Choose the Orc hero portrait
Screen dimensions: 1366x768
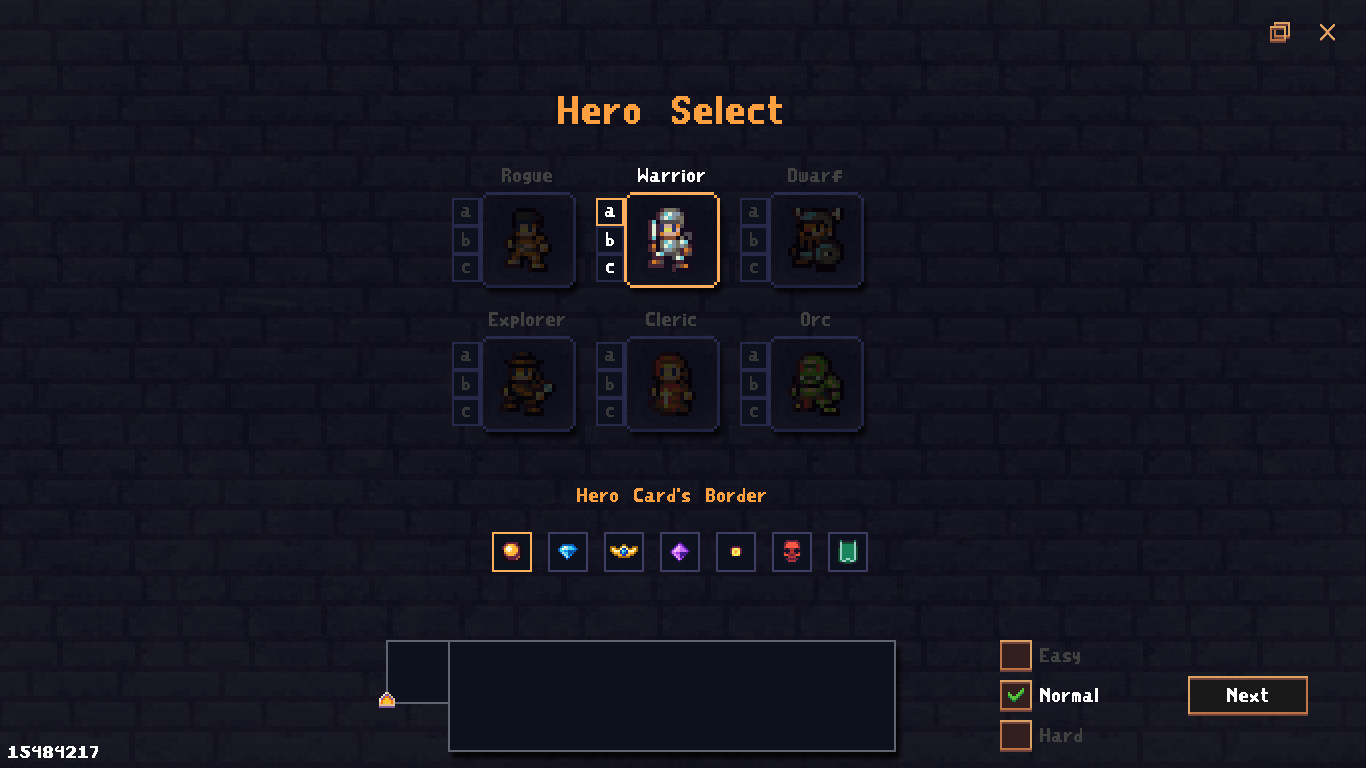(x=816, y=384)
